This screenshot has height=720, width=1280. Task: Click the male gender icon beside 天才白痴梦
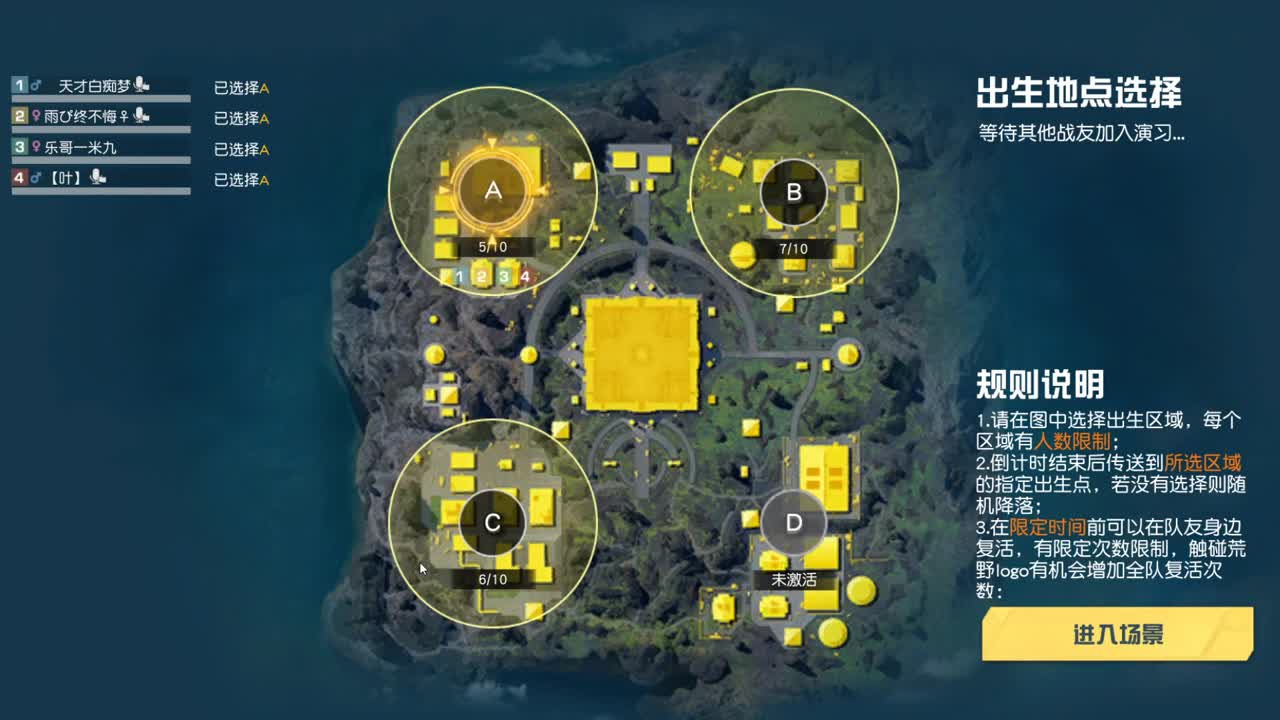(37, 84)
